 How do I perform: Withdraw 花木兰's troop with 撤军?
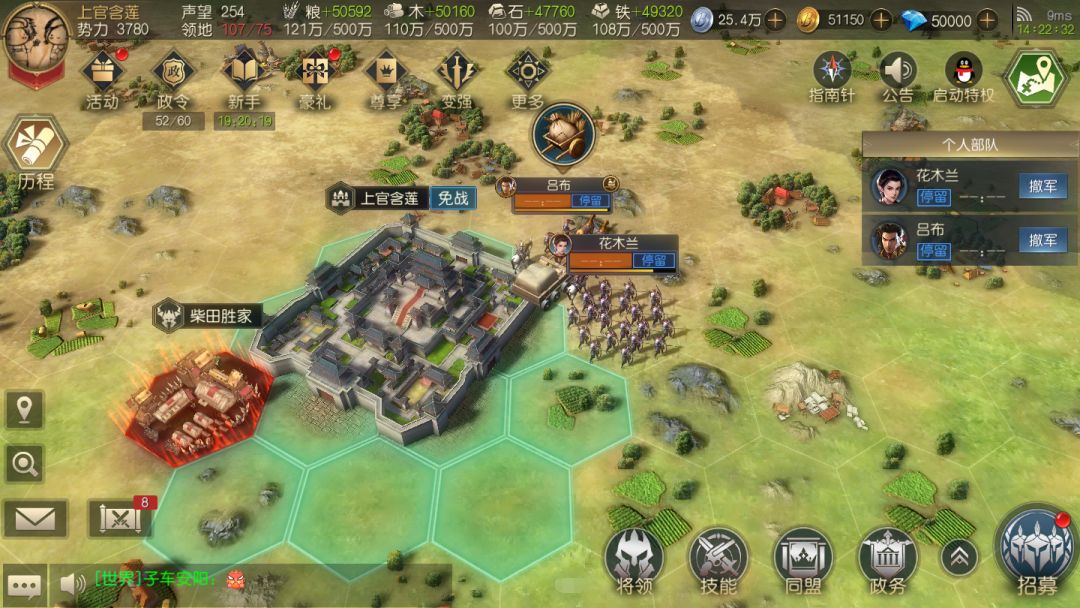[1044, 186]
